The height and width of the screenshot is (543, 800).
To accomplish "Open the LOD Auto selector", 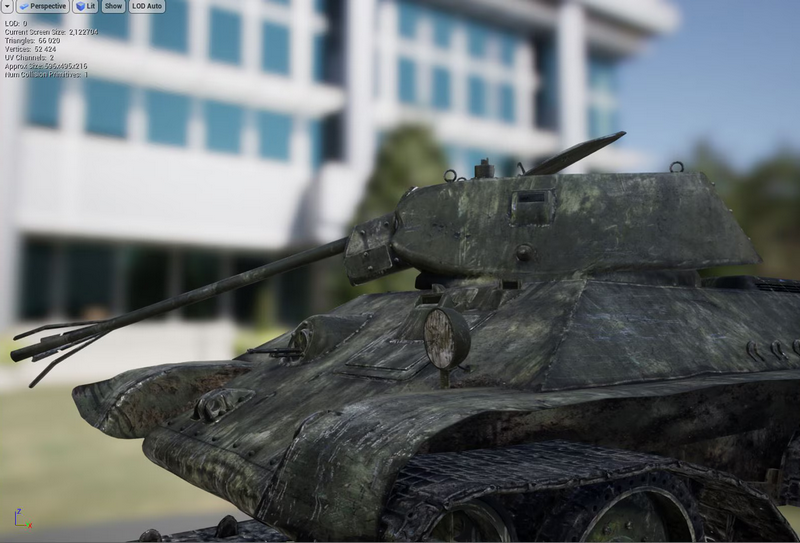I will click(146, 6).
